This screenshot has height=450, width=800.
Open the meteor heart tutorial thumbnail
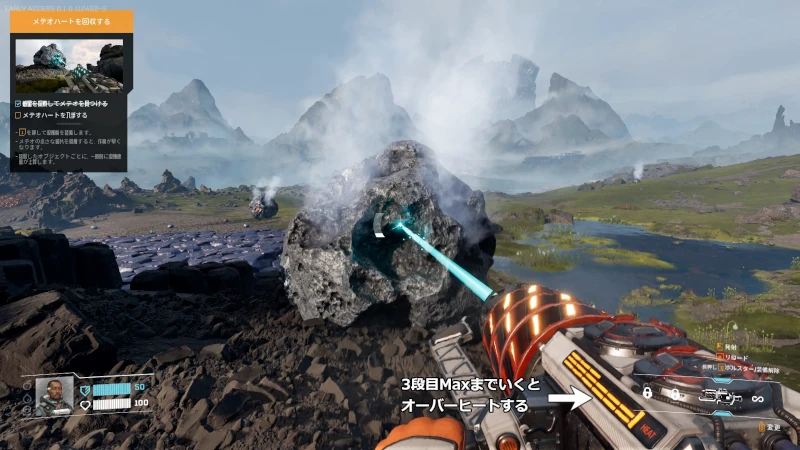(69, 66)
